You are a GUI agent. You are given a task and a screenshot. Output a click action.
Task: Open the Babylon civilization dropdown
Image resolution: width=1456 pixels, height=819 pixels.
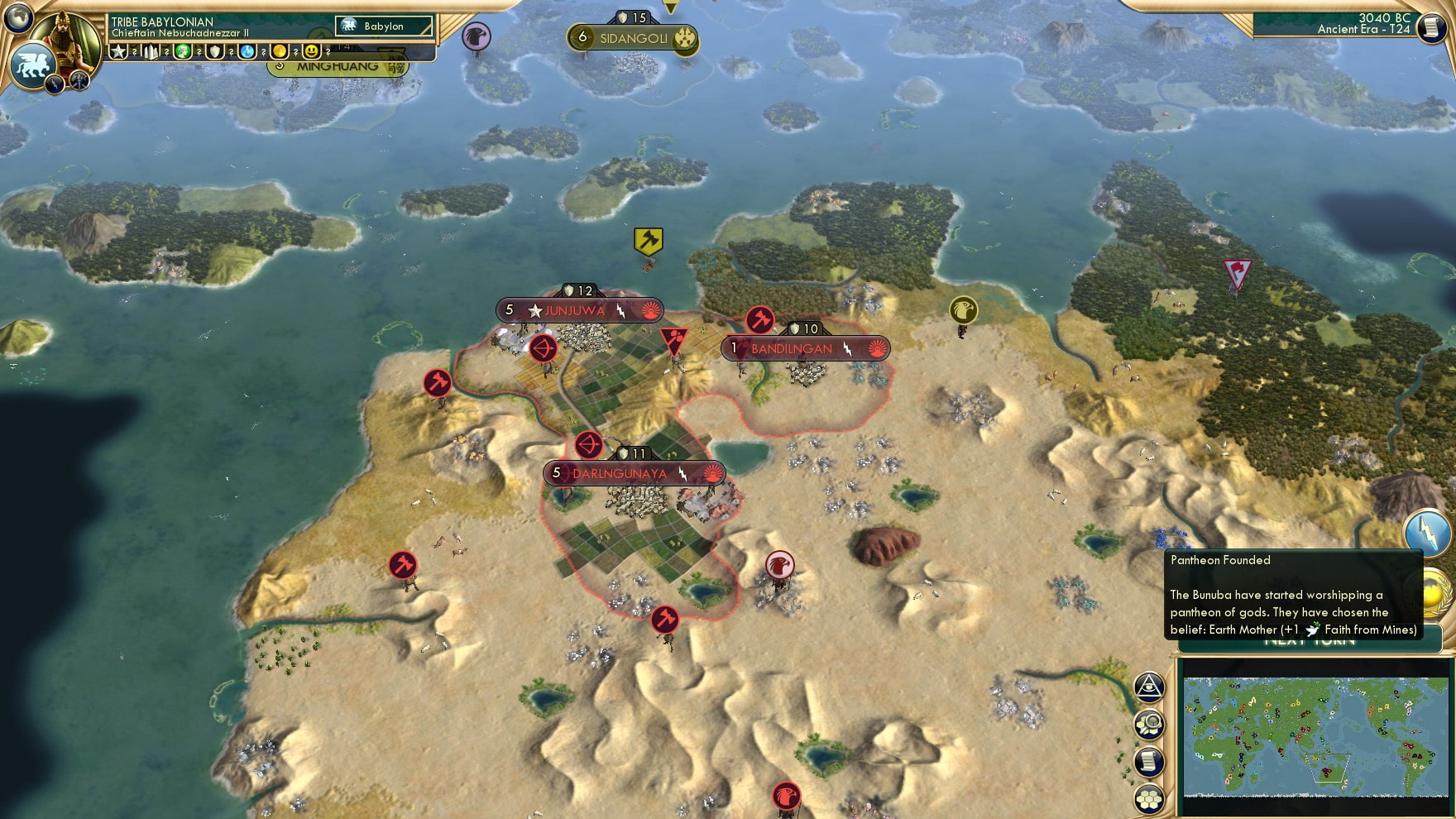coord(385,26)
